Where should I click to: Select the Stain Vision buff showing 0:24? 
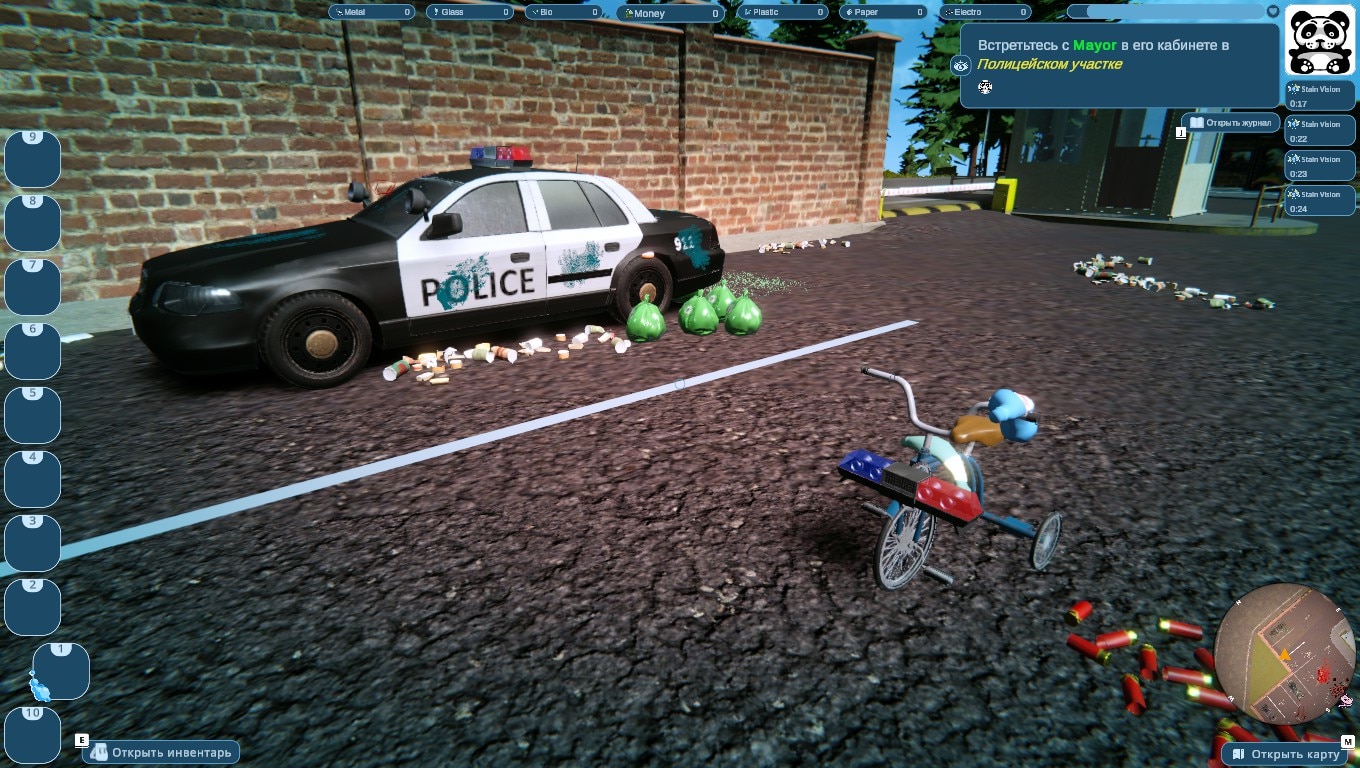pos(1320,201)
